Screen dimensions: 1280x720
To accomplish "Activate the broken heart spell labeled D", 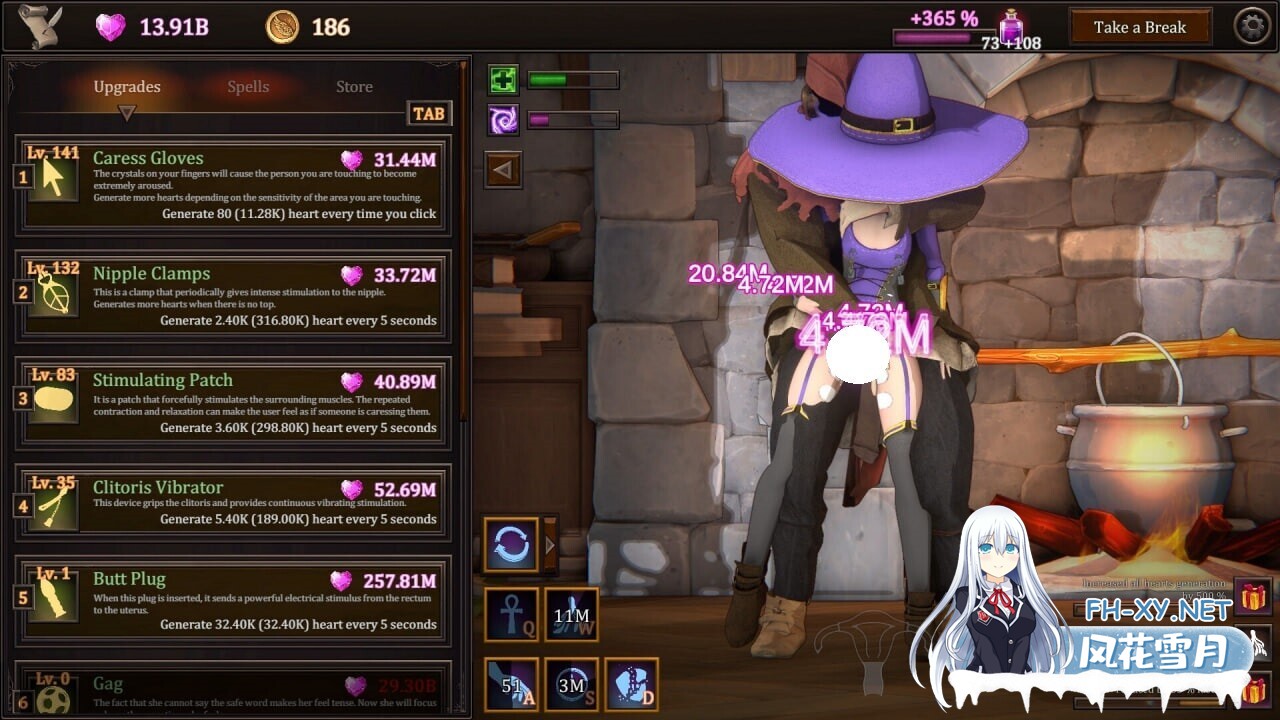I will click(631, 684).
